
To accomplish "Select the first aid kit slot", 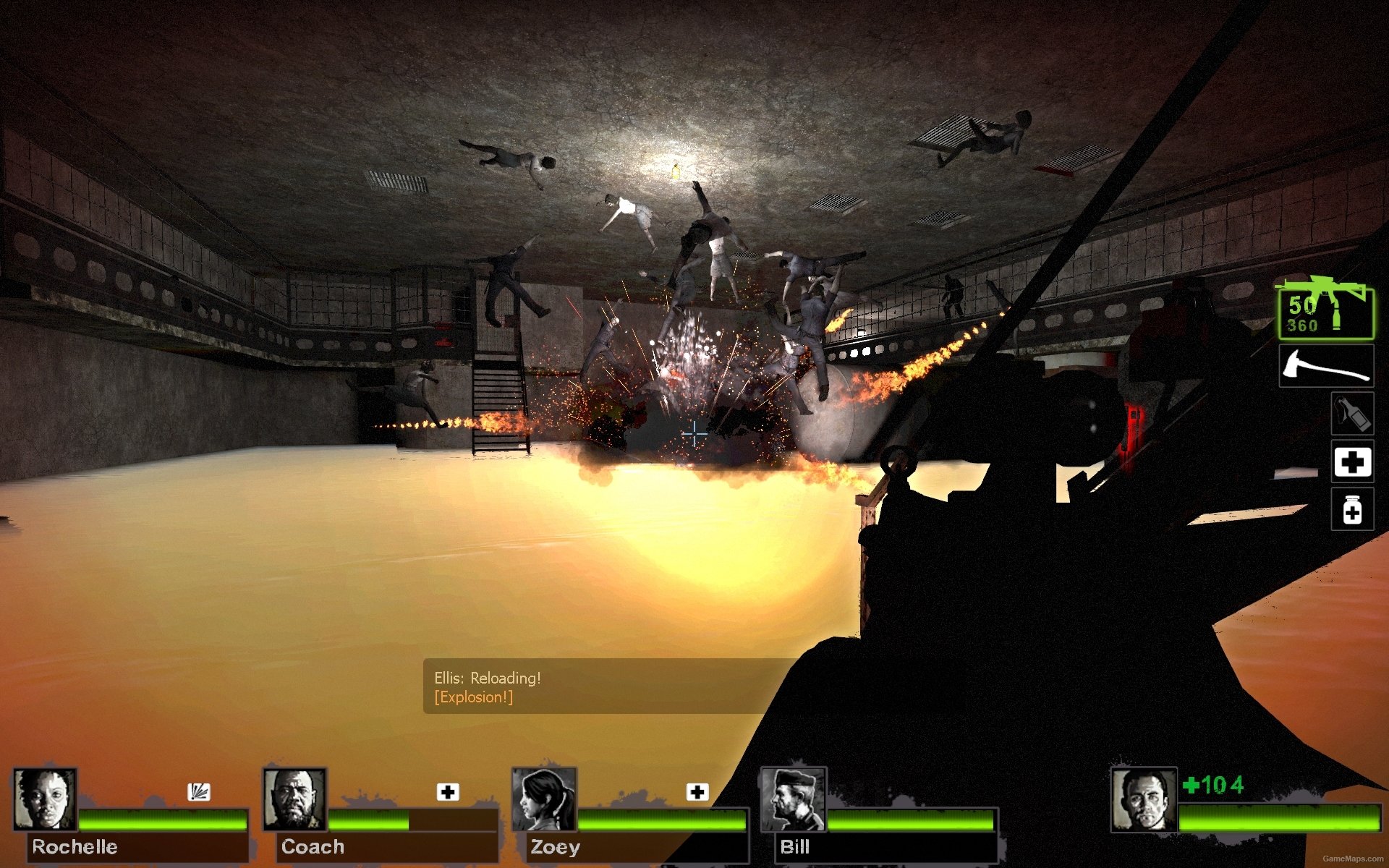I will coord(1352,461).
